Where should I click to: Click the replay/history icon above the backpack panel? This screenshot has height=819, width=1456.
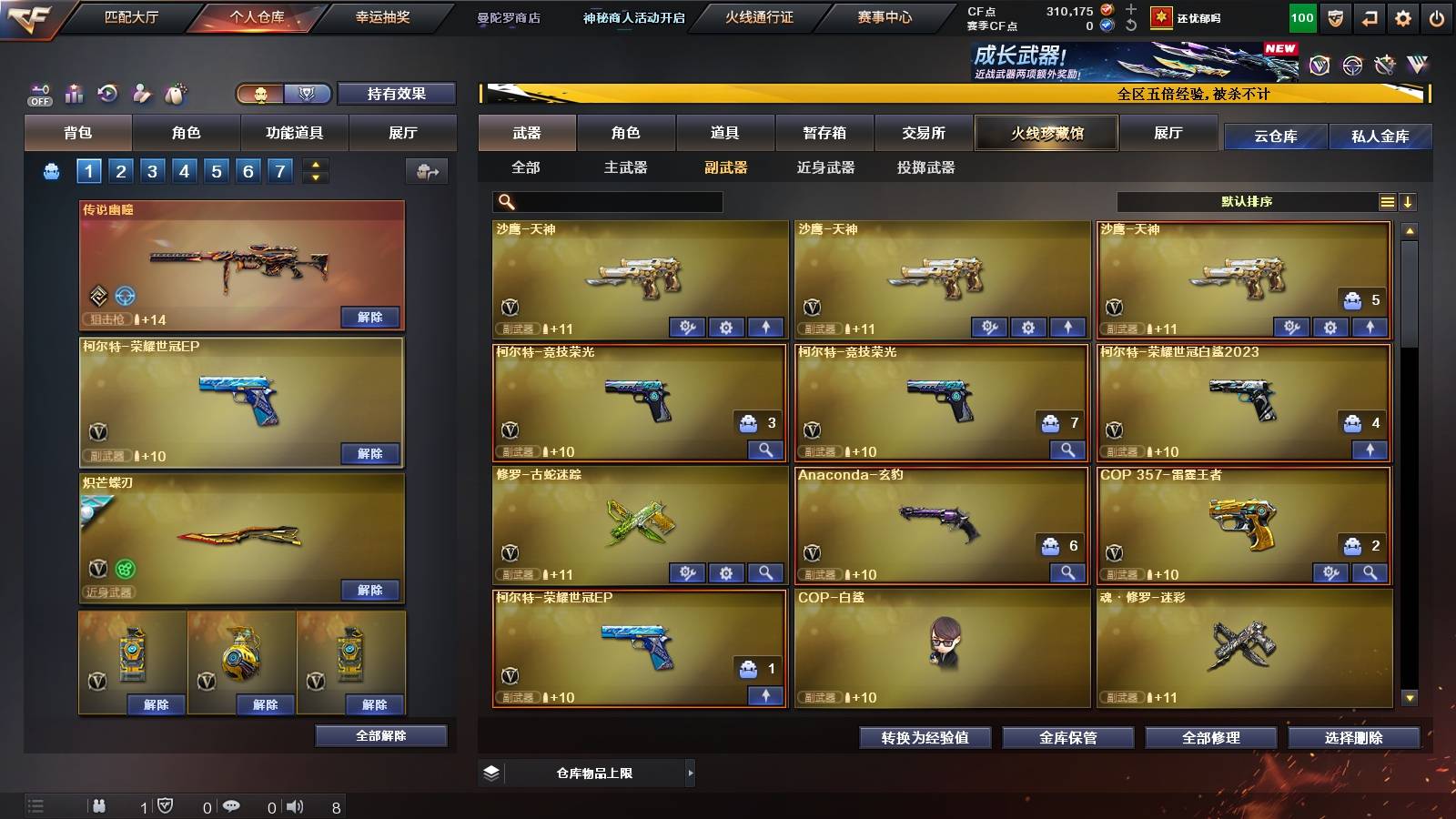(108, 93)
